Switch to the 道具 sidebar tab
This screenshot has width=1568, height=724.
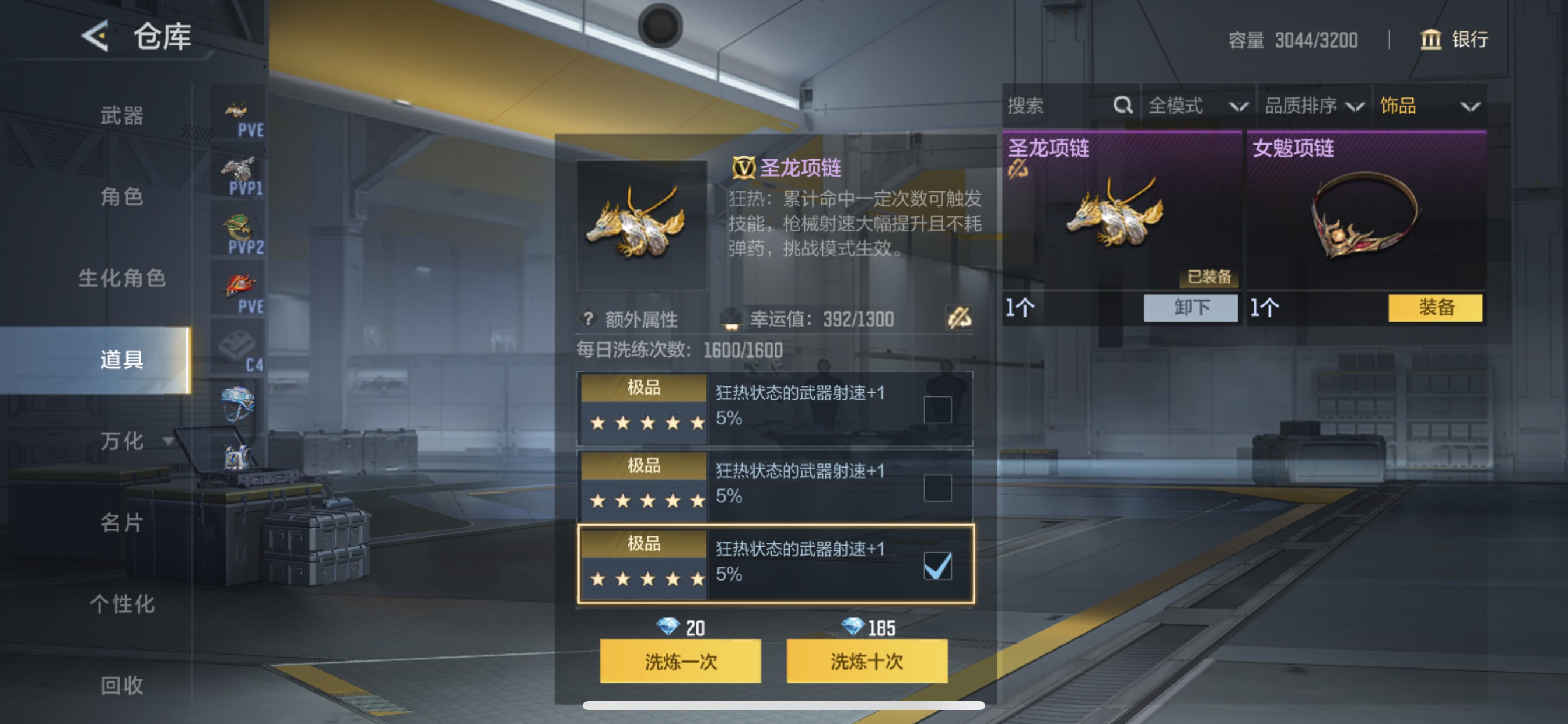click(x=121, y=360)
